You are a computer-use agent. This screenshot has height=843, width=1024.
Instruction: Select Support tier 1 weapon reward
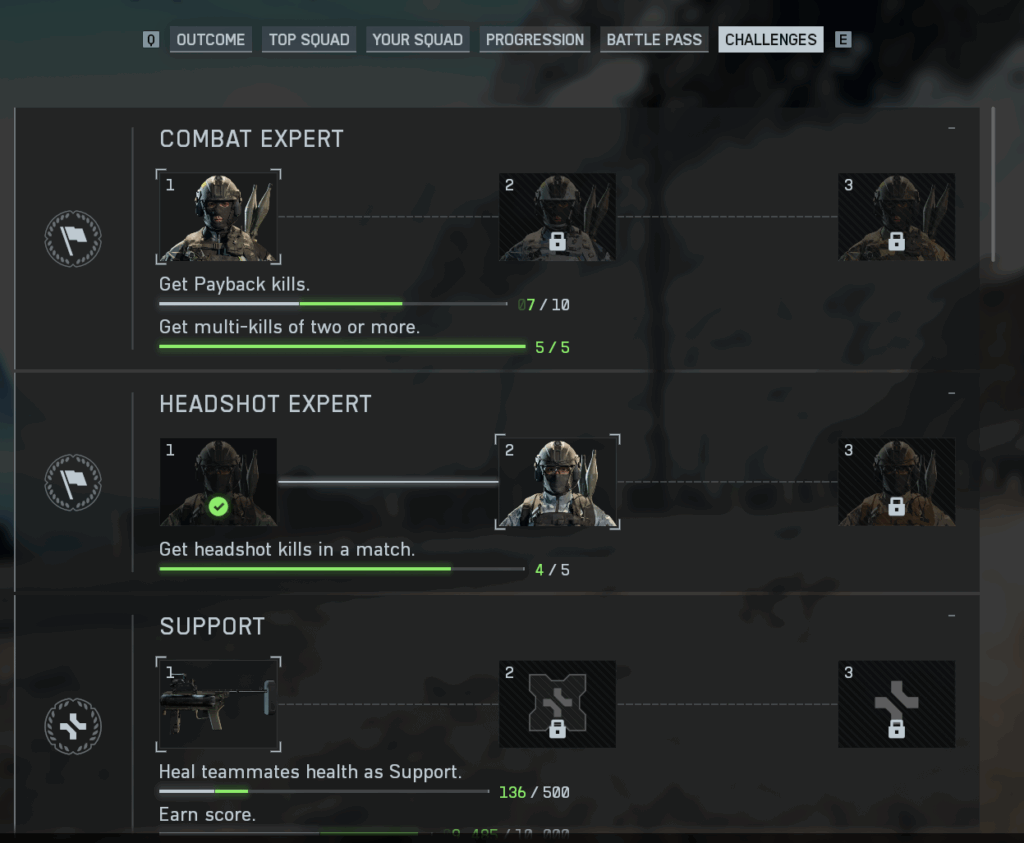[x=218, y=704]
